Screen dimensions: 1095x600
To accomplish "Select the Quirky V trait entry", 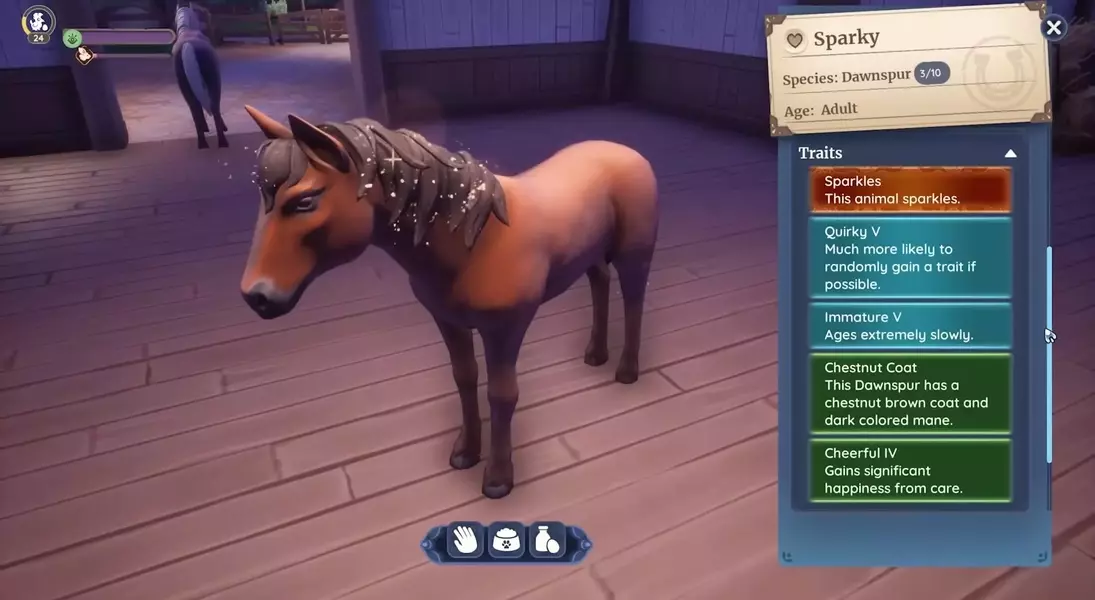I will 910,258.
